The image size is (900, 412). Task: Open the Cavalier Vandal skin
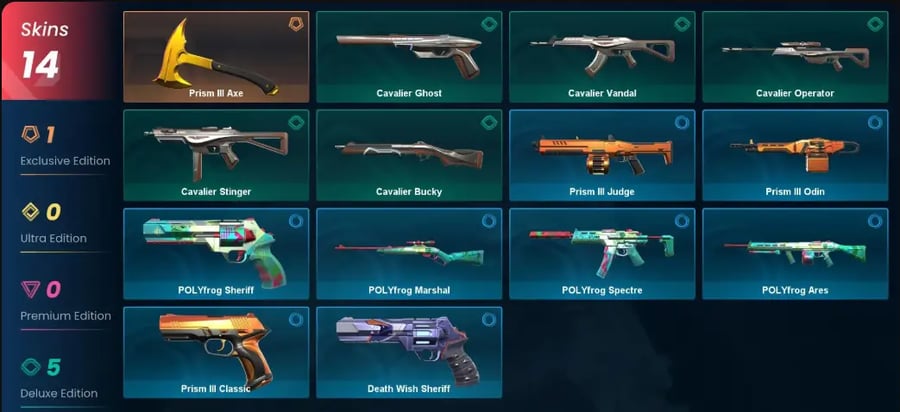602,57
